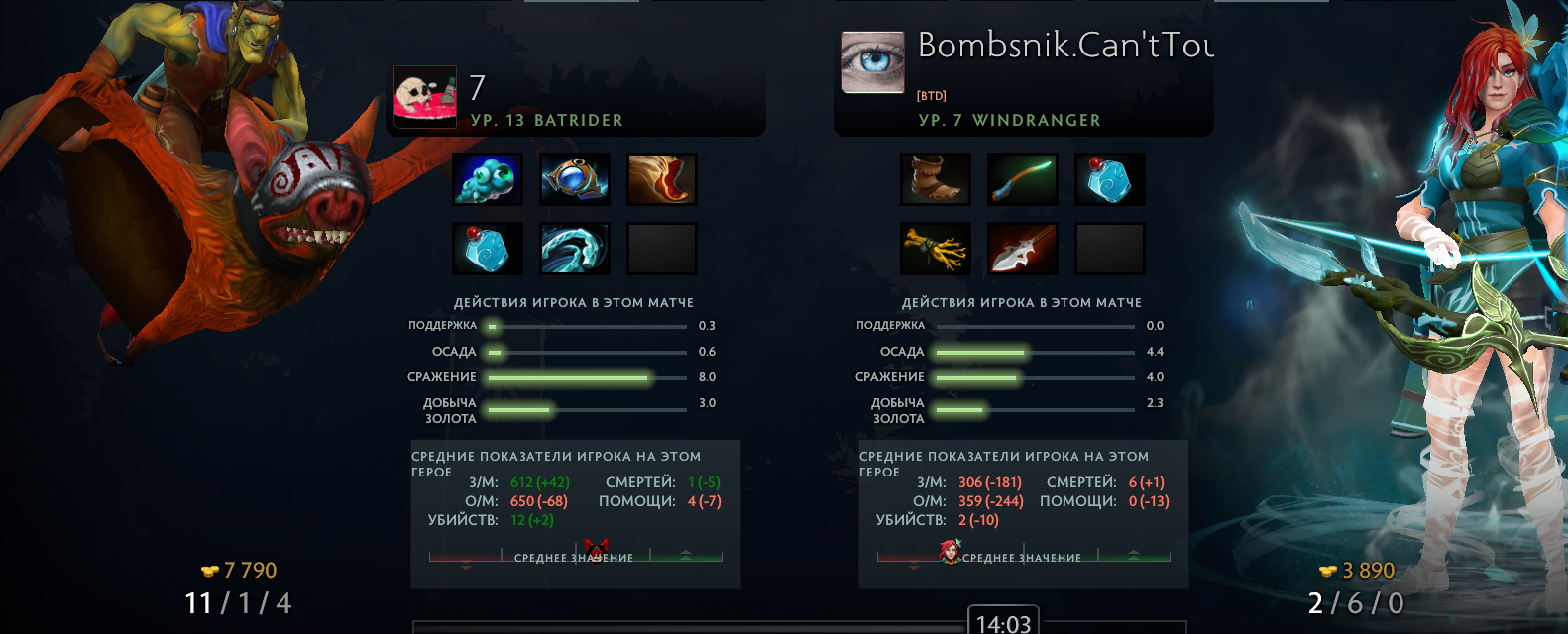
Task: View the Bombsnik player name profile
Action: pos(1065,46)
